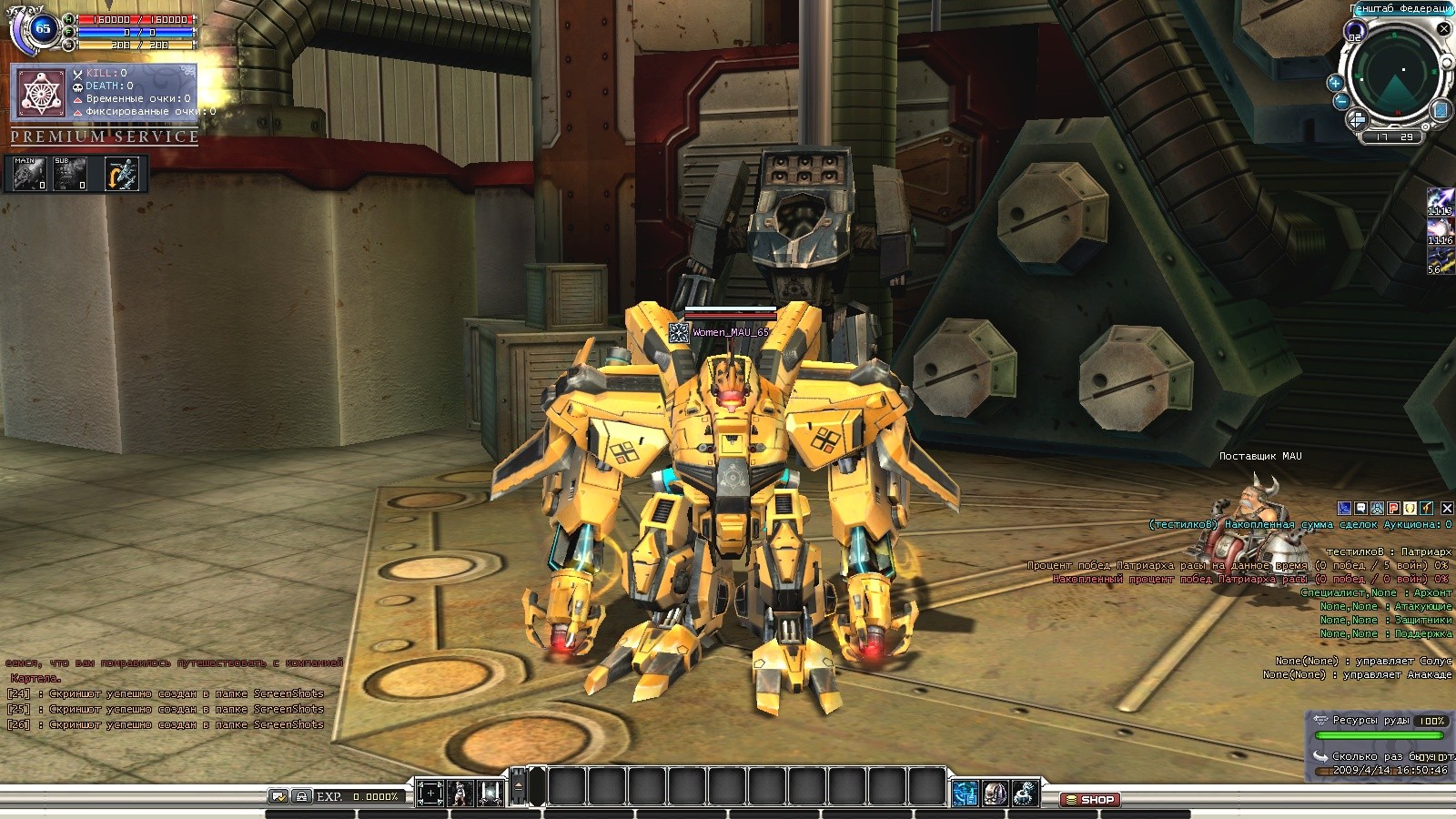Open the PREMIUM SERVICE banner
1456x819 pixels.
coord(105,136)
